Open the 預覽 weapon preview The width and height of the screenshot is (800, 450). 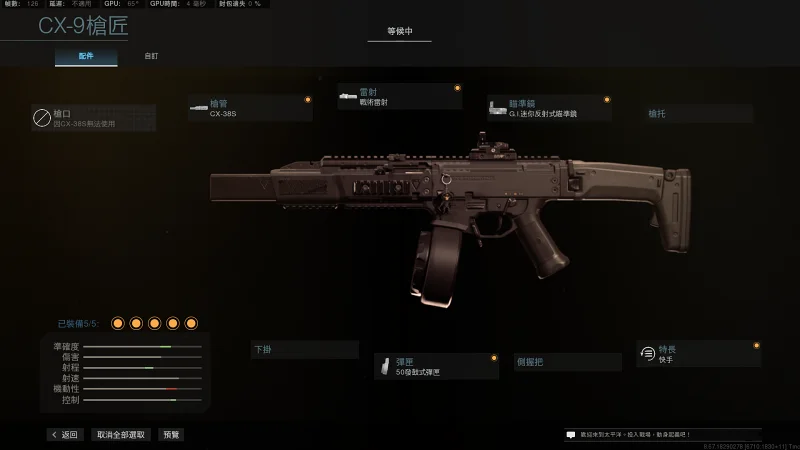(172, 435)
